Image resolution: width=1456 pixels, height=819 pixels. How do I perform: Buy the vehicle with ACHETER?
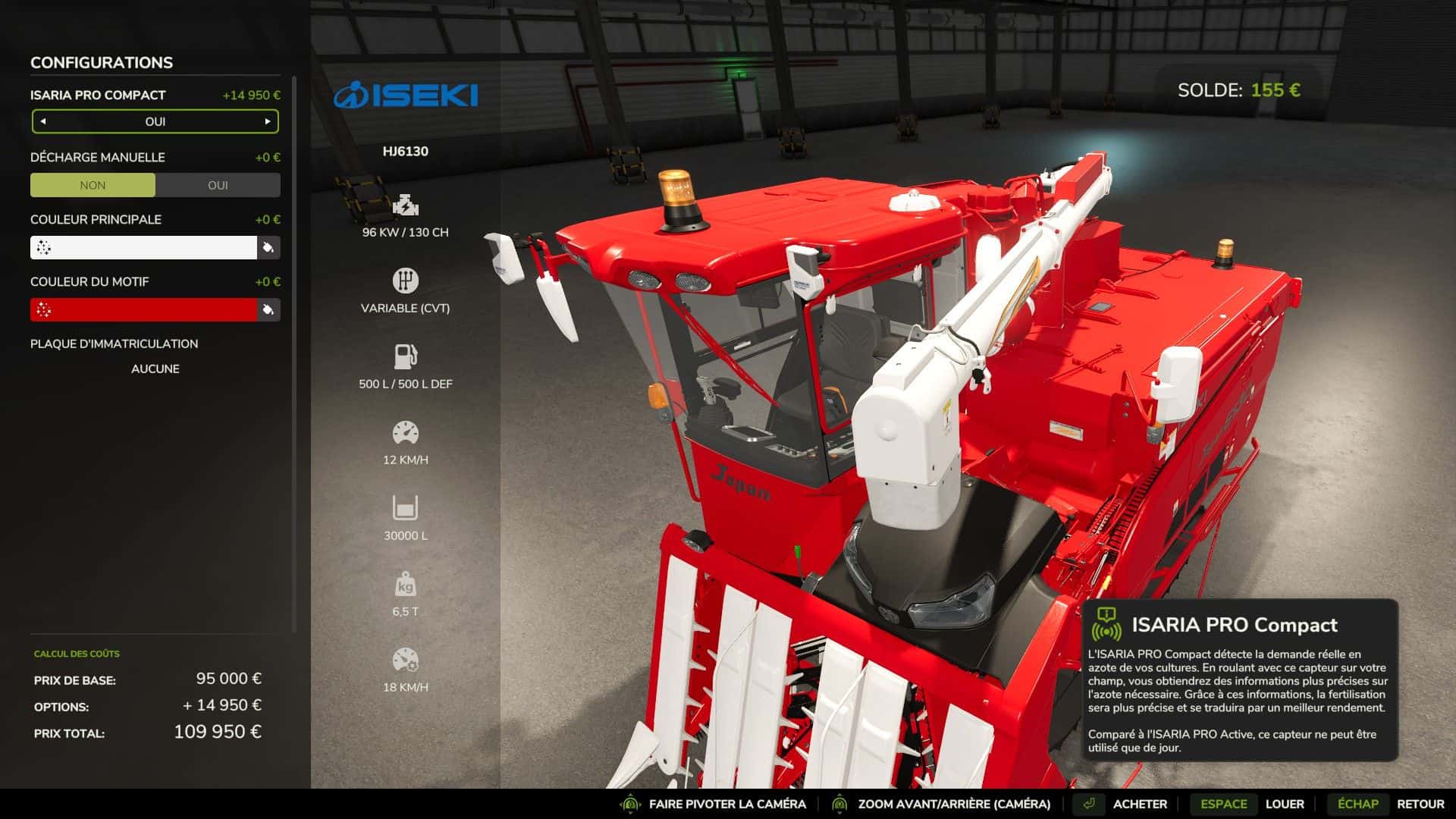(1139, 804)
